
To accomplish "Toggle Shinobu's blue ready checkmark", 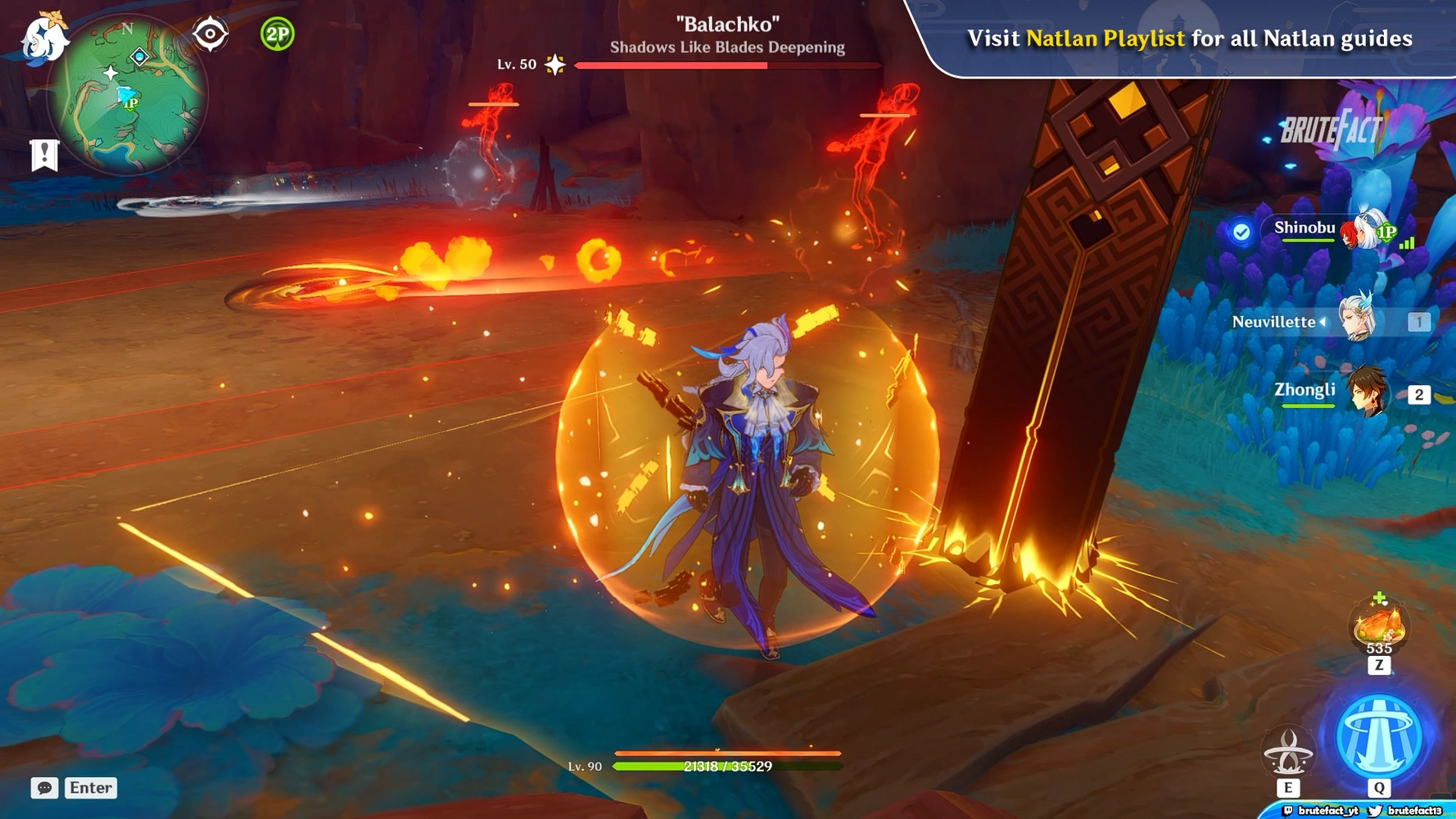I will [1241, 231].
